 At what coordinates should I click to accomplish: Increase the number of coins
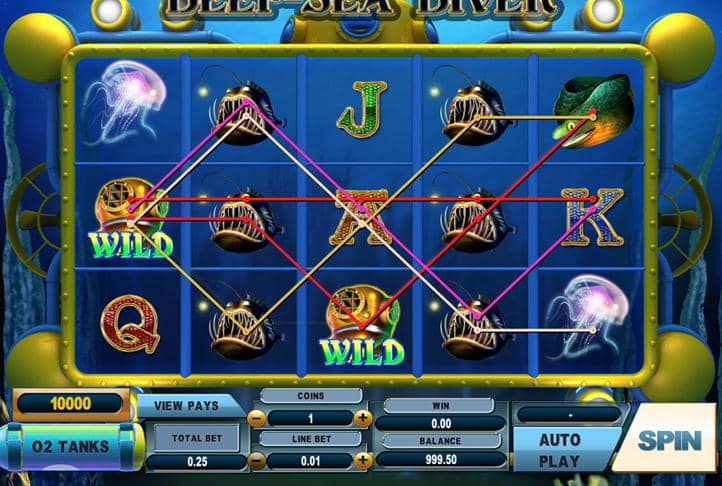coord(362,417)
